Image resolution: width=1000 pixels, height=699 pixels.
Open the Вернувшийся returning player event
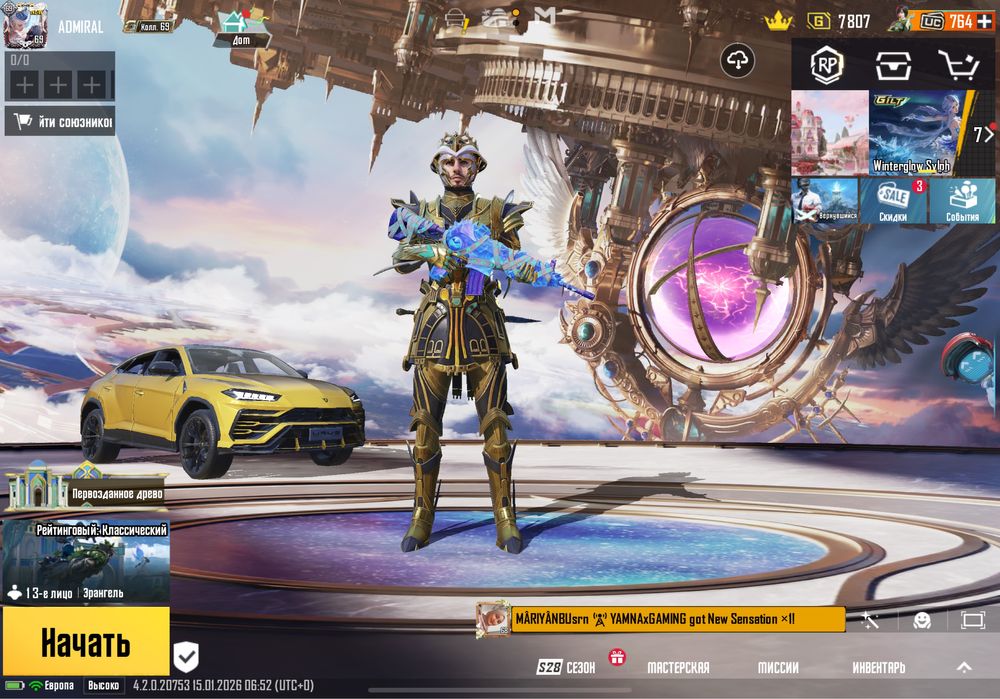825,201
